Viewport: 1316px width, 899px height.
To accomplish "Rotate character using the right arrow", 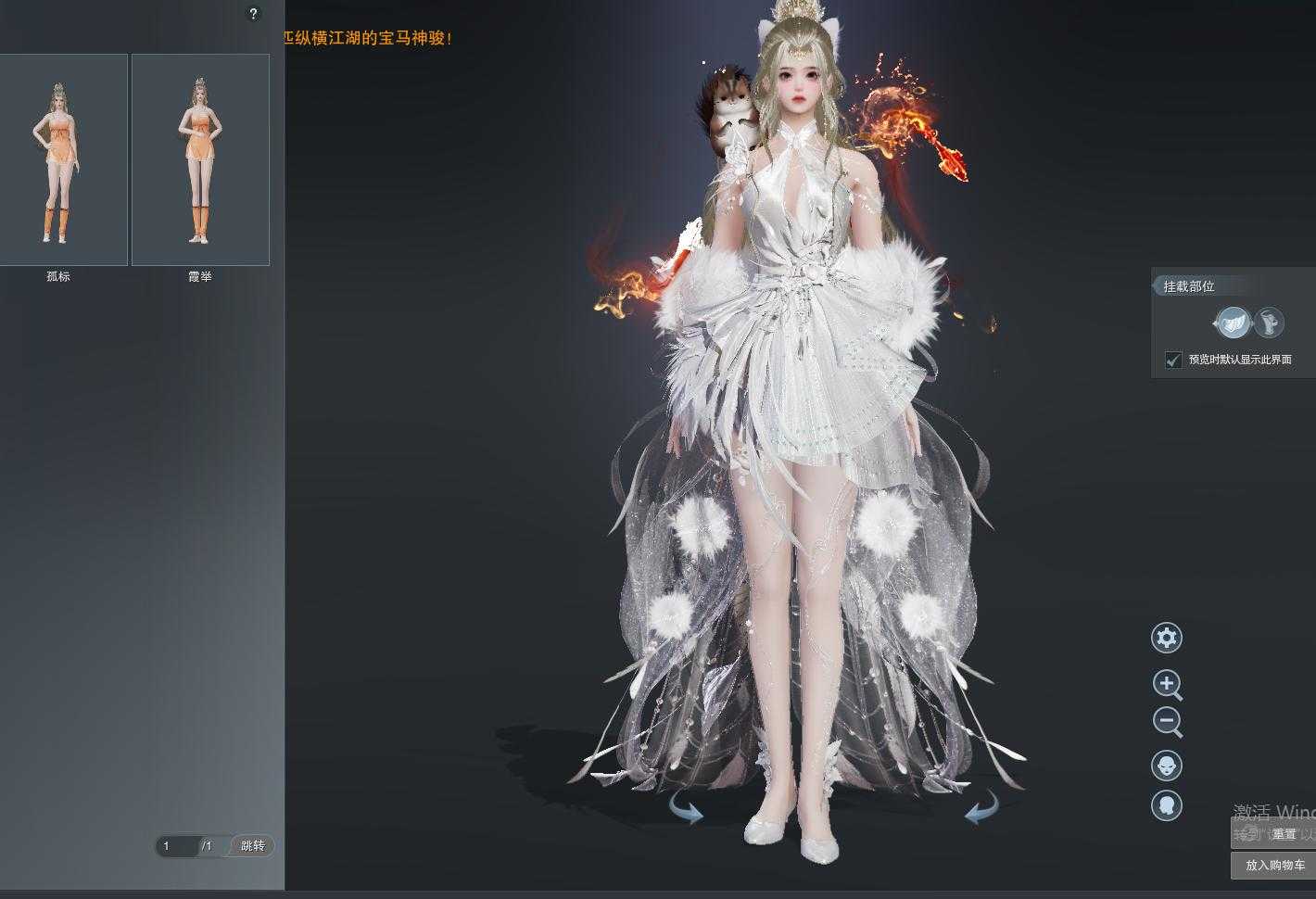I will (x=981, y=810).
